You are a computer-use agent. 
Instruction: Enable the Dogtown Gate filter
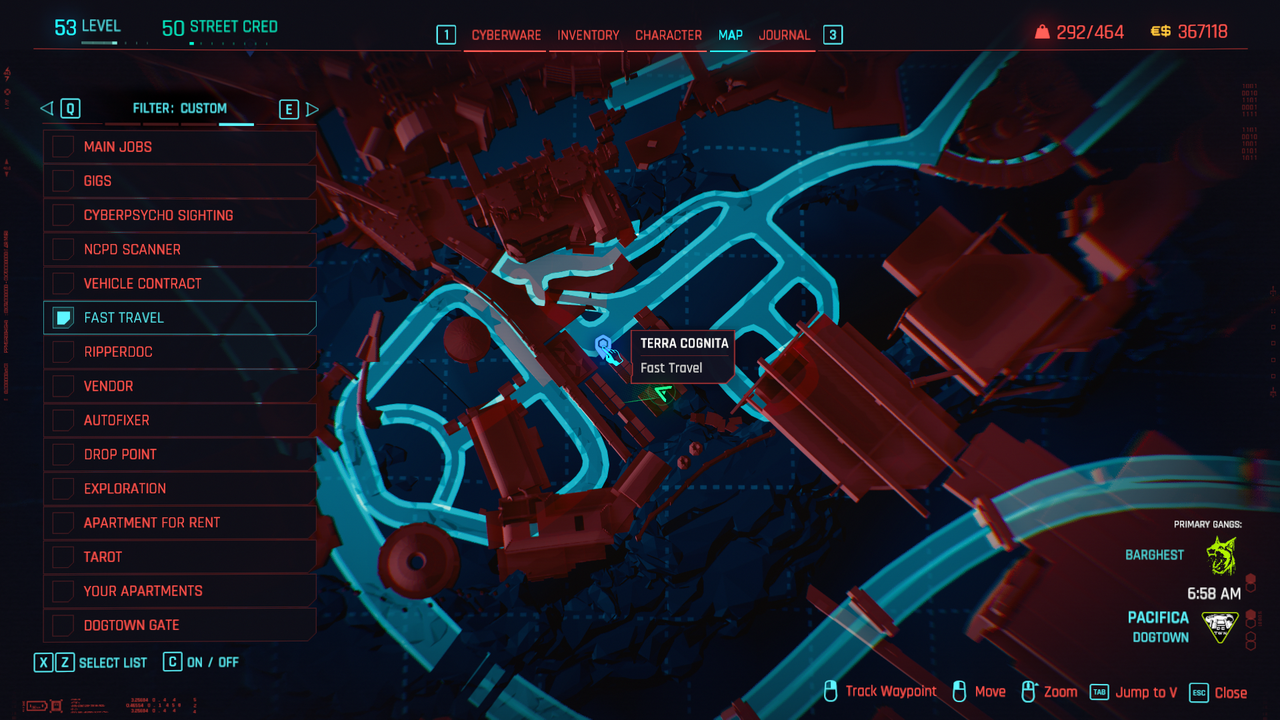64,625
